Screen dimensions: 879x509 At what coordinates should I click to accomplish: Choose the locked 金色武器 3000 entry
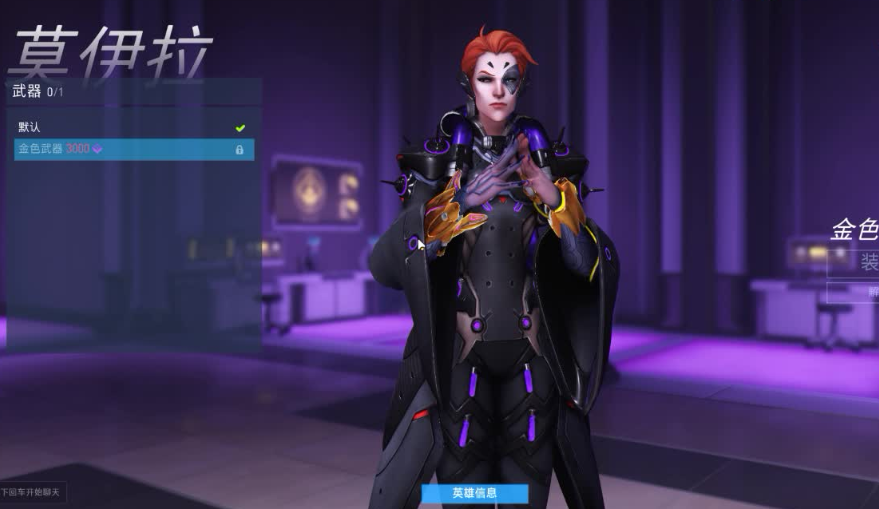coord(130,149)
